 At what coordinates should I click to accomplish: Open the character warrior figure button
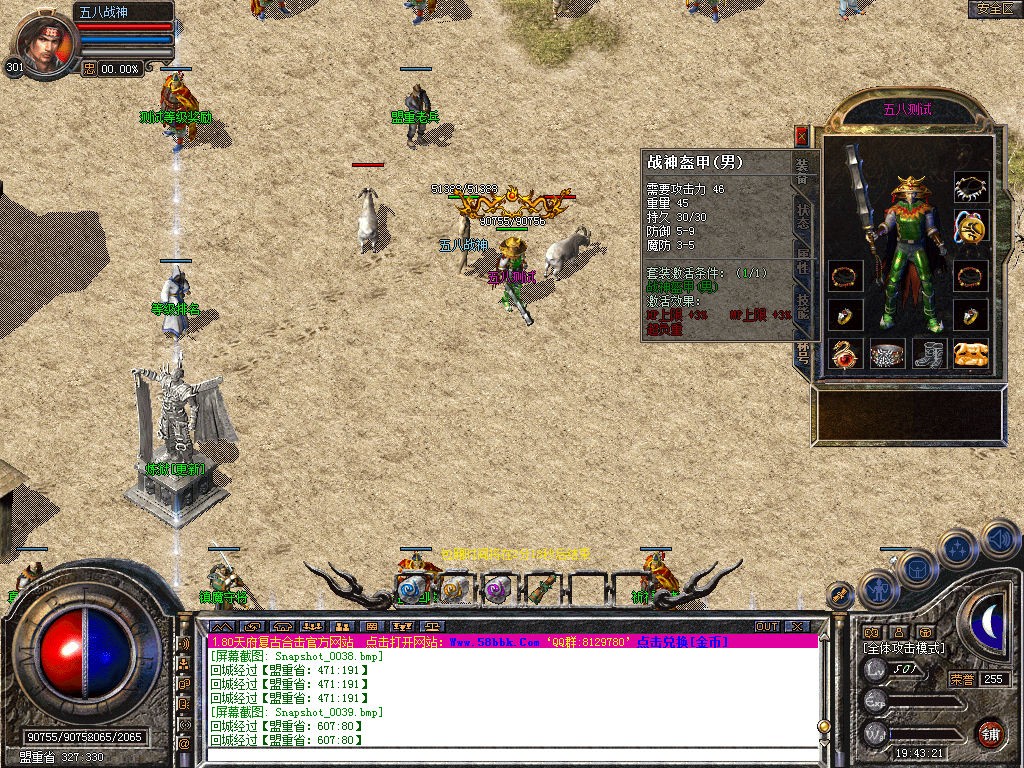(879, 588)
